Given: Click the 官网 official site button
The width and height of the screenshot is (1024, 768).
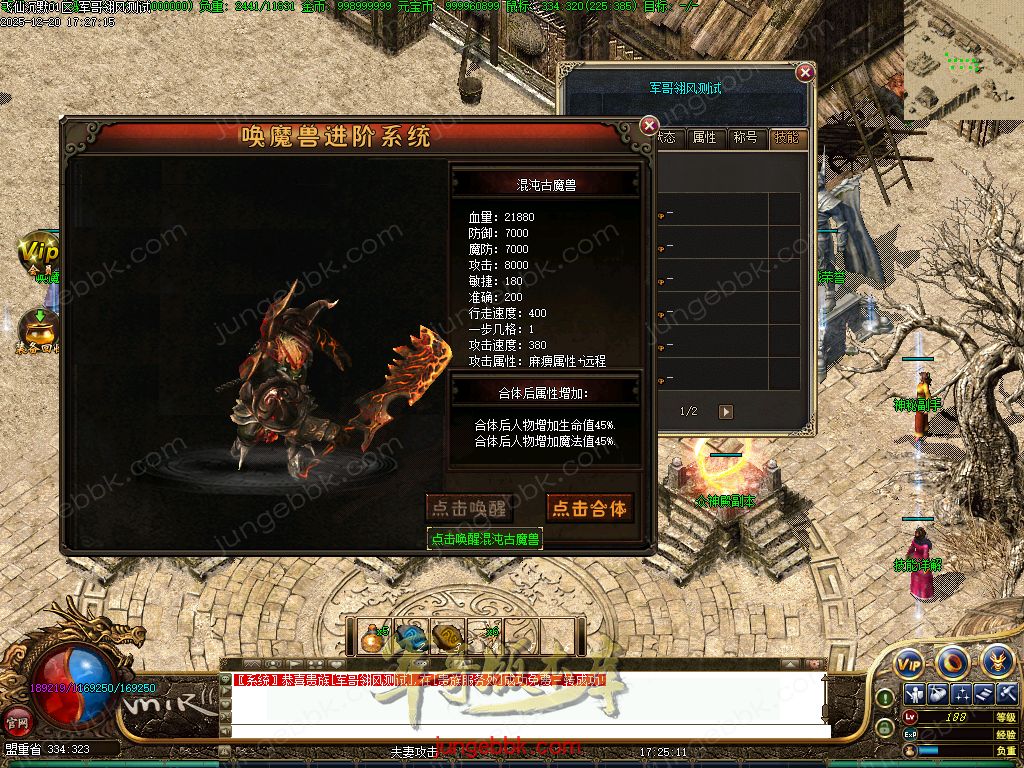Looking at the screenshot, I should point(17,720).
